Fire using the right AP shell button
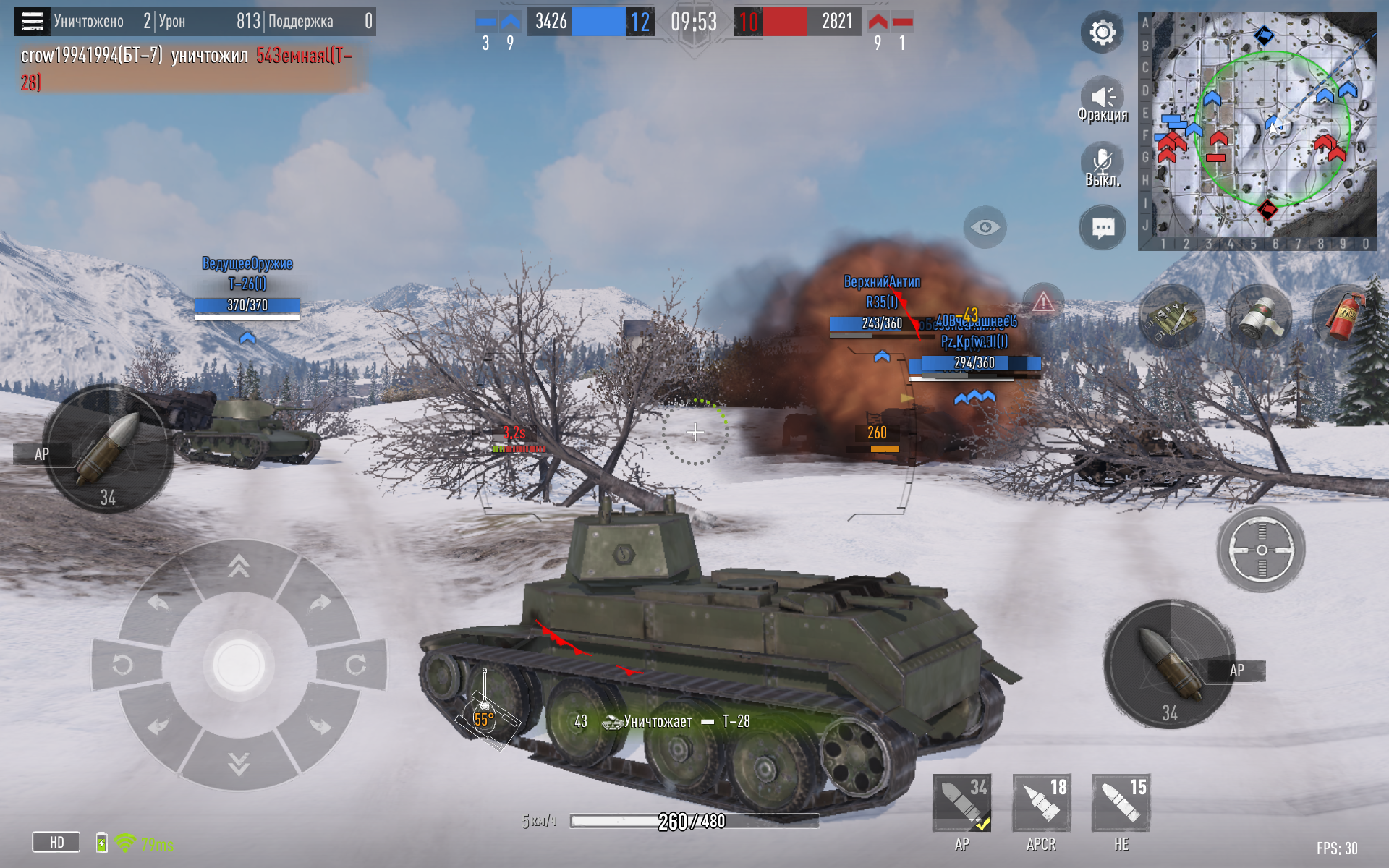Screen dimensions: 1389x868 click(1168, 663)
